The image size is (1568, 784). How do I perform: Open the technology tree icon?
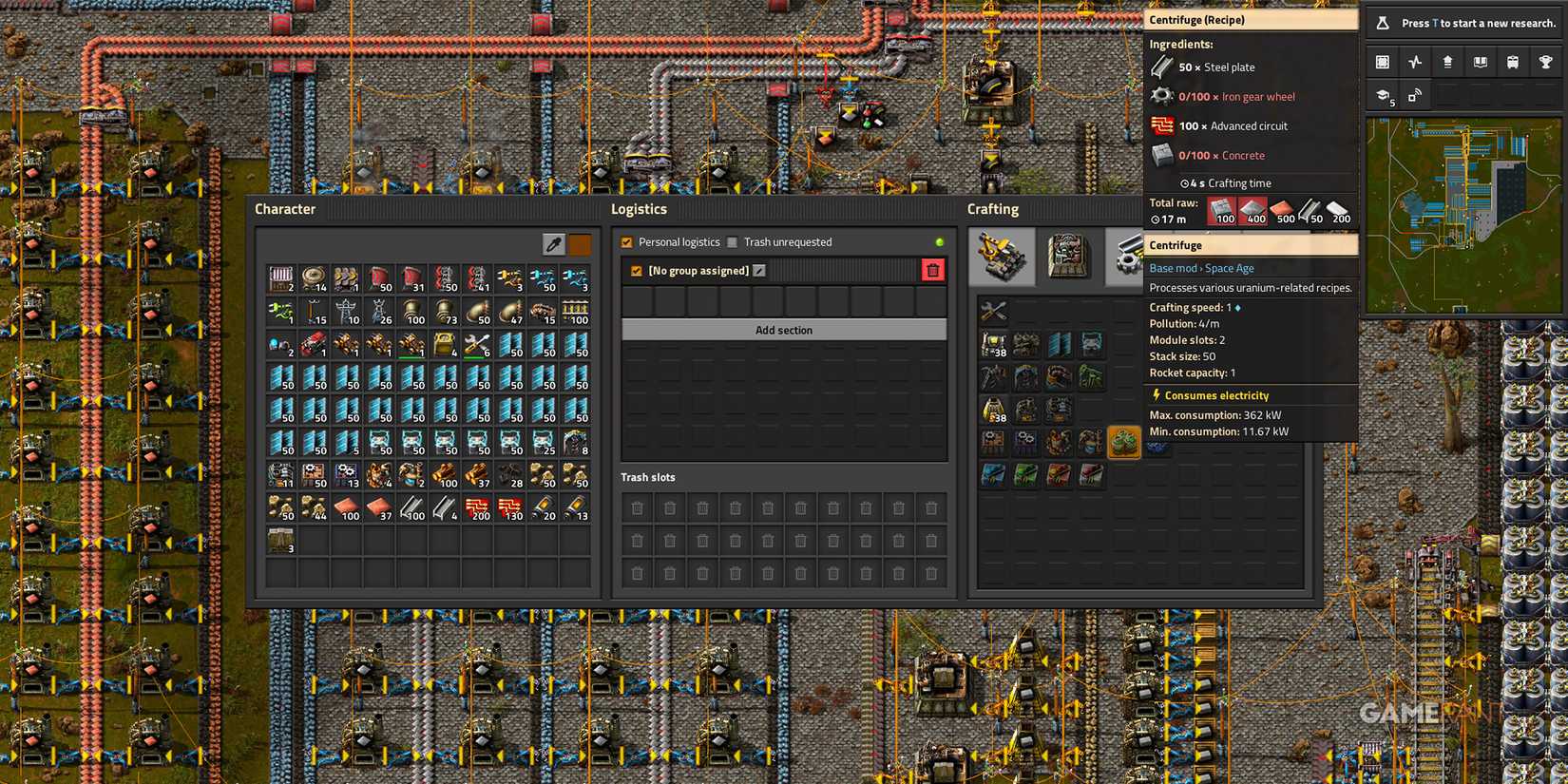click(1382, 95)
